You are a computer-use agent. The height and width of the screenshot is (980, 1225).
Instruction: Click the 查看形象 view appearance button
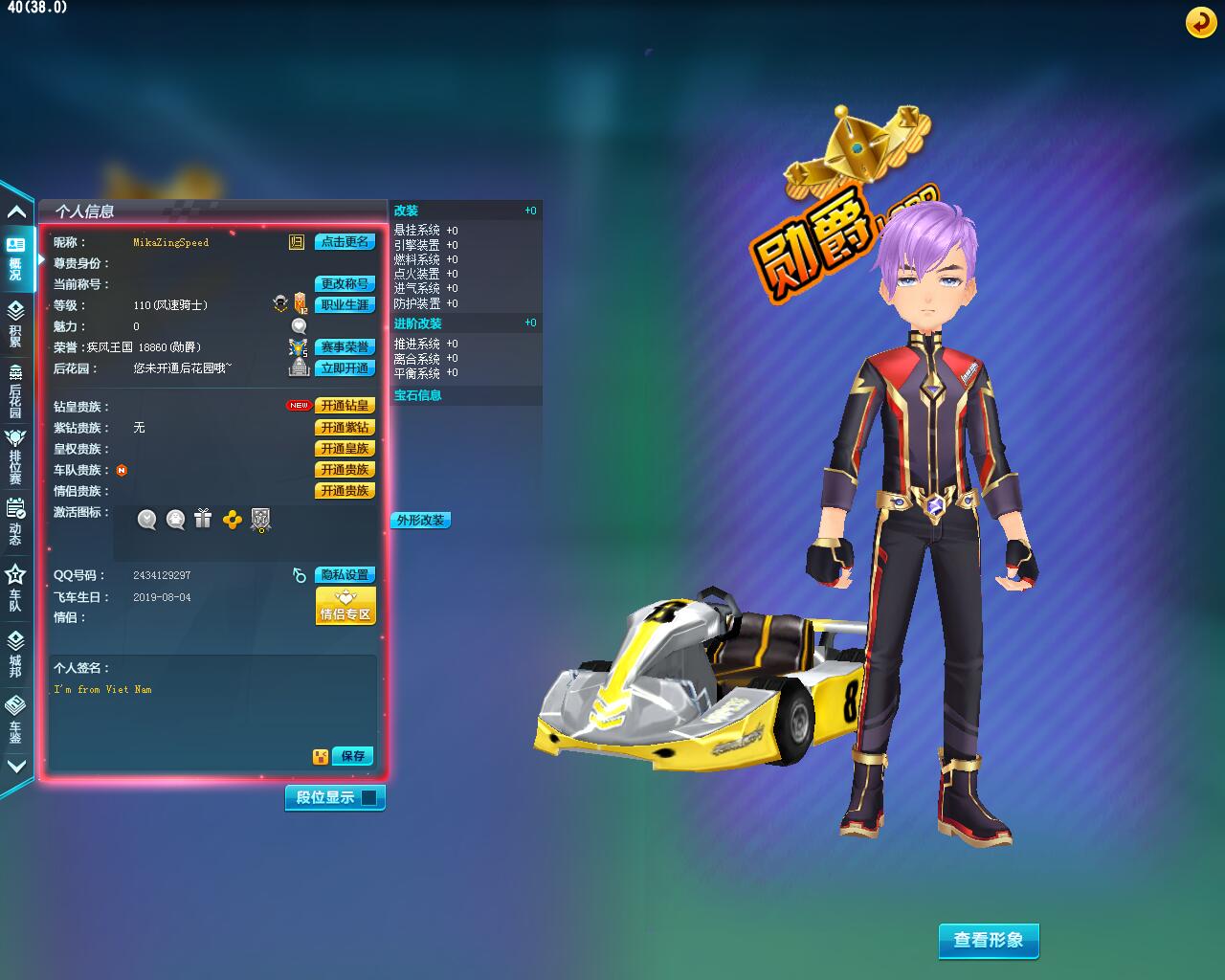click(x=989, y=941)
